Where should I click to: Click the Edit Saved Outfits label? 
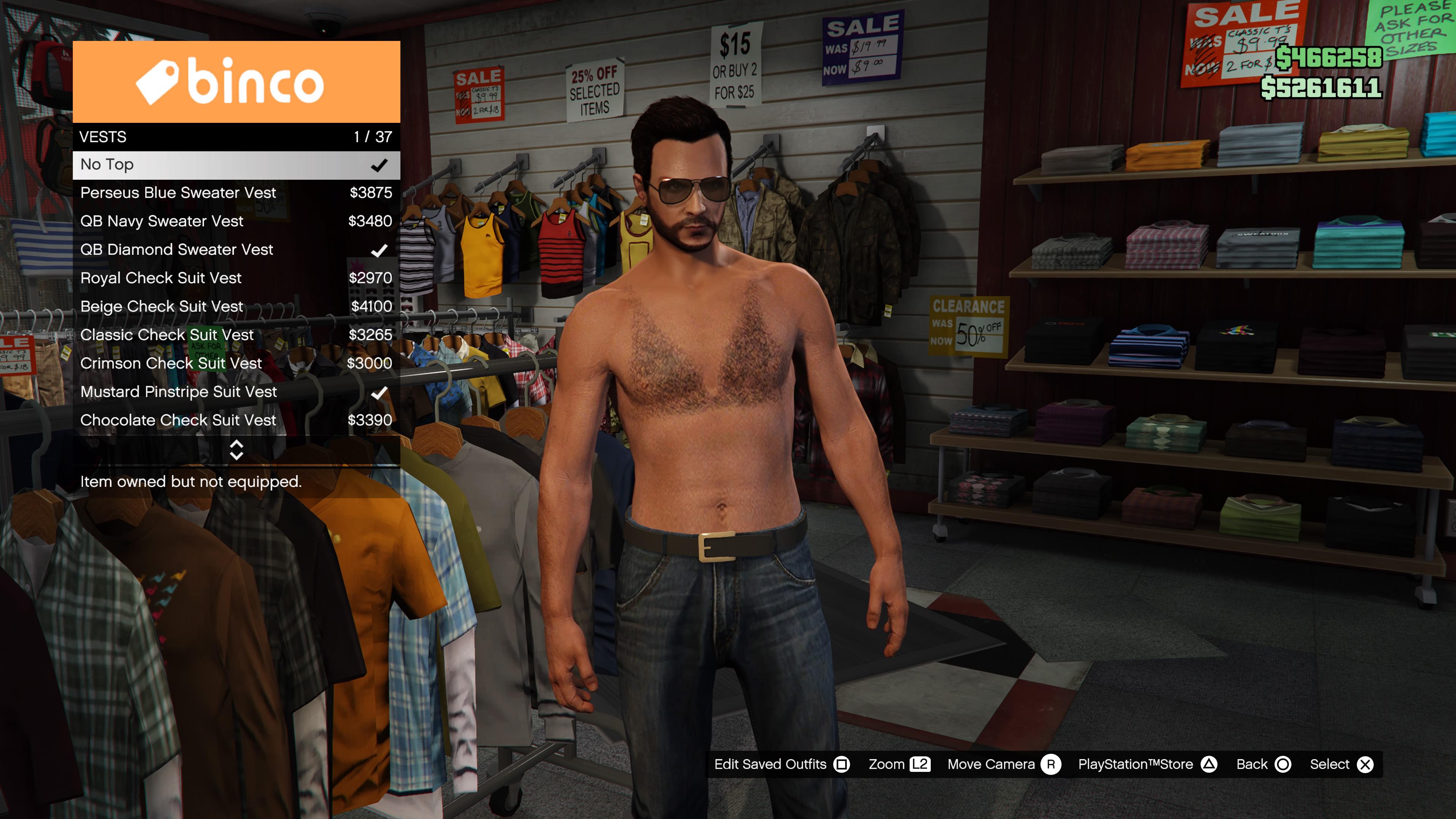click(769, 764)
